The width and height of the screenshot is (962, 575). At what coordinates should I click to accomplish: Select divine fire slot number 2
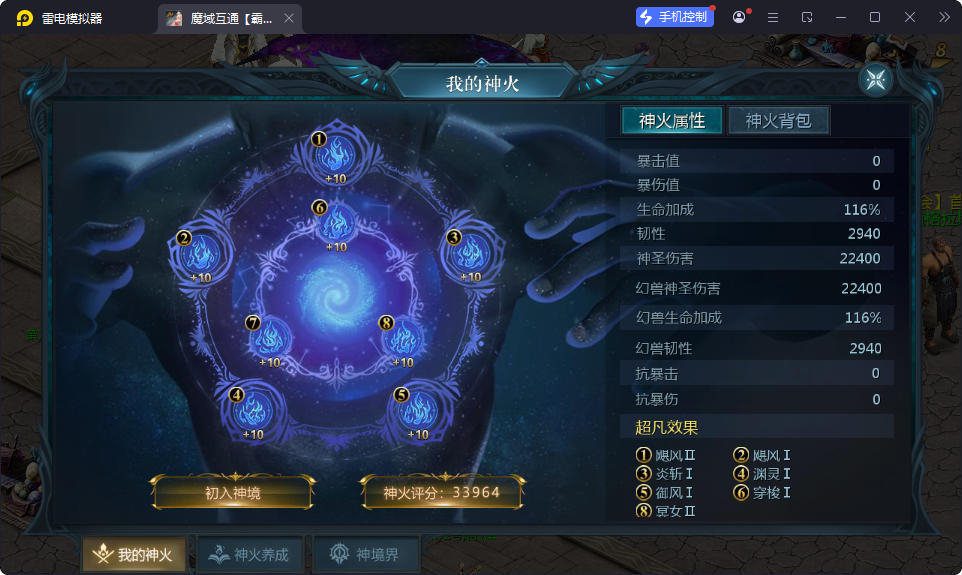(x=201, y=252)
